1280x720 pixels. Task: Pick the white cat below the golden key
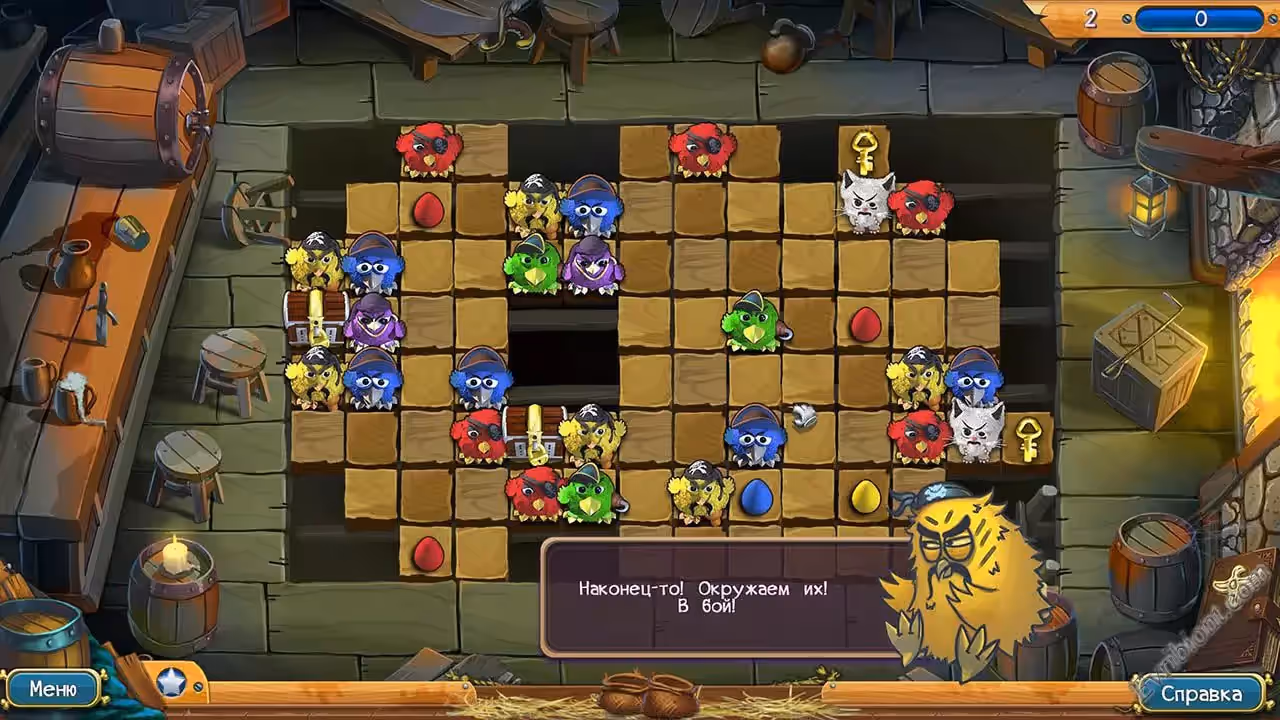[866, 203]
